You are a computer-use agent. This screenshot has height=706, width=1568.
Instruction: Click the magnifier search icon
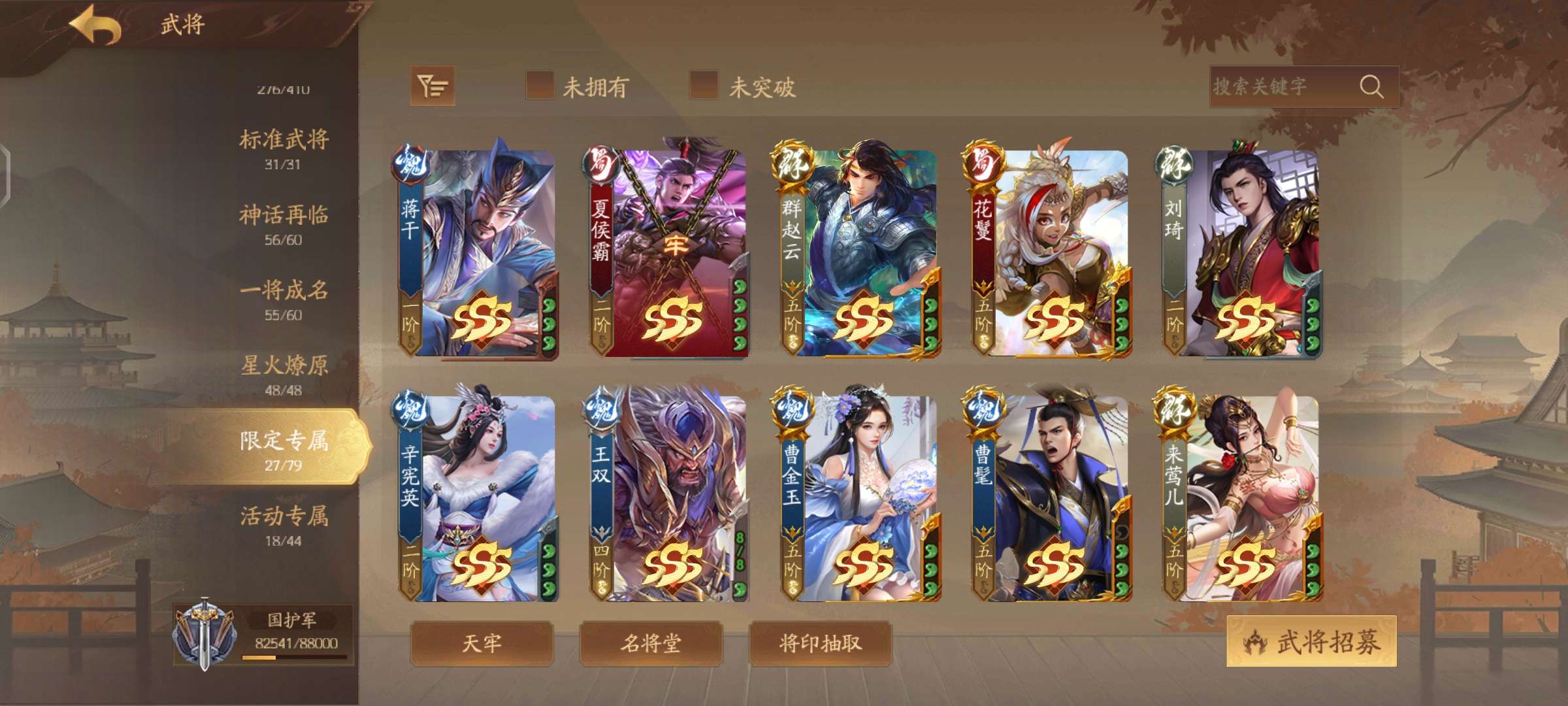pyautogui.click(x=1375, y=85)
